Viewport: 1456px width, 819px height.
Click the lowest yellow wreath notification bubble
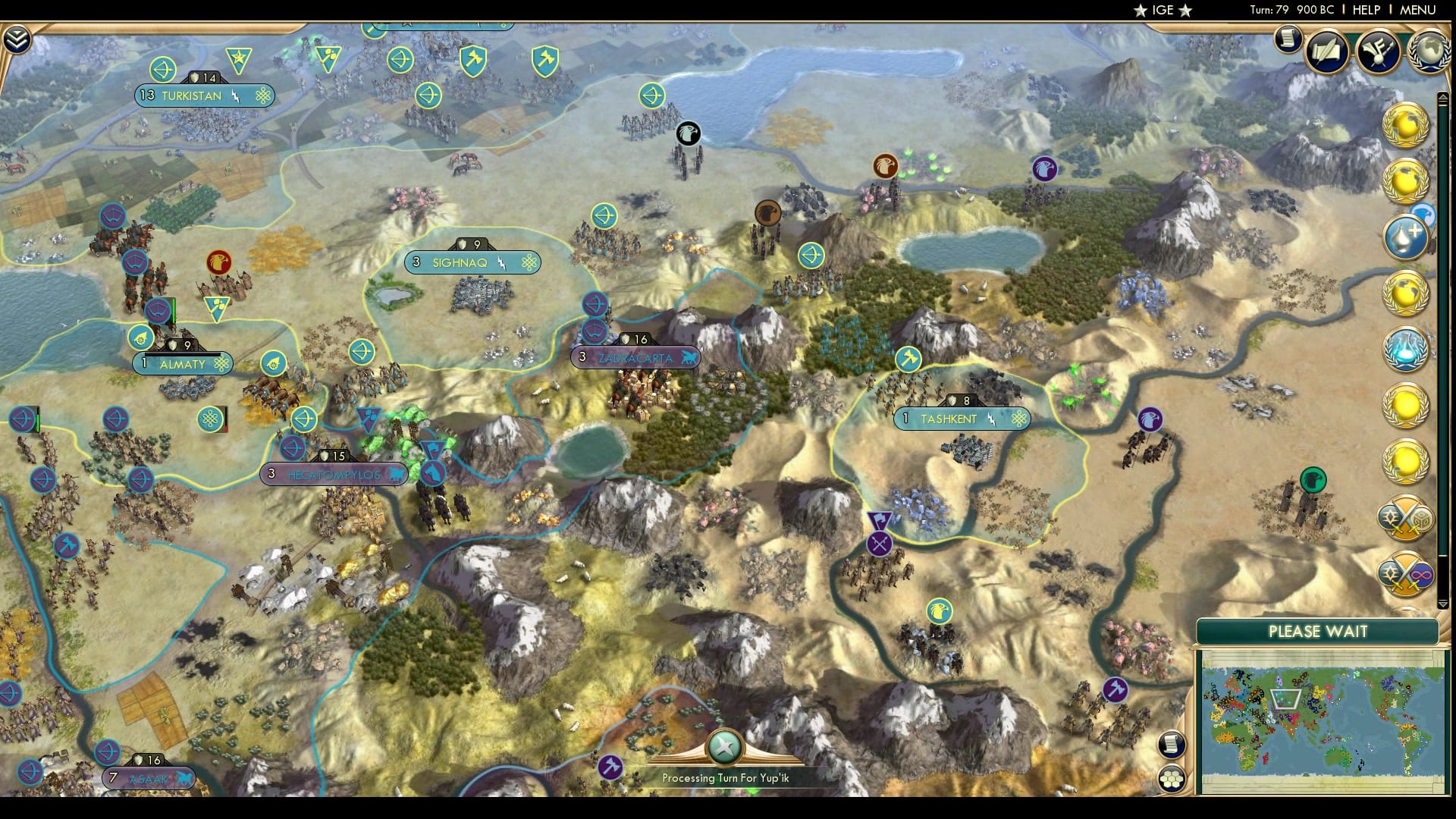point(1407,459)
